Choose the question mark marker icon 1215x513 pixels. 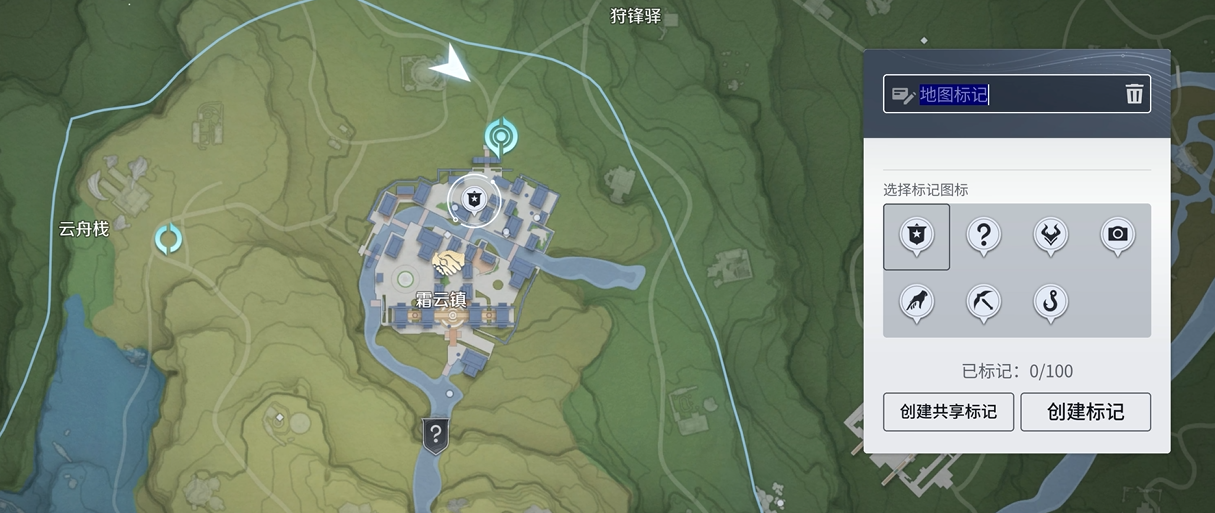[x=984, y=236]
